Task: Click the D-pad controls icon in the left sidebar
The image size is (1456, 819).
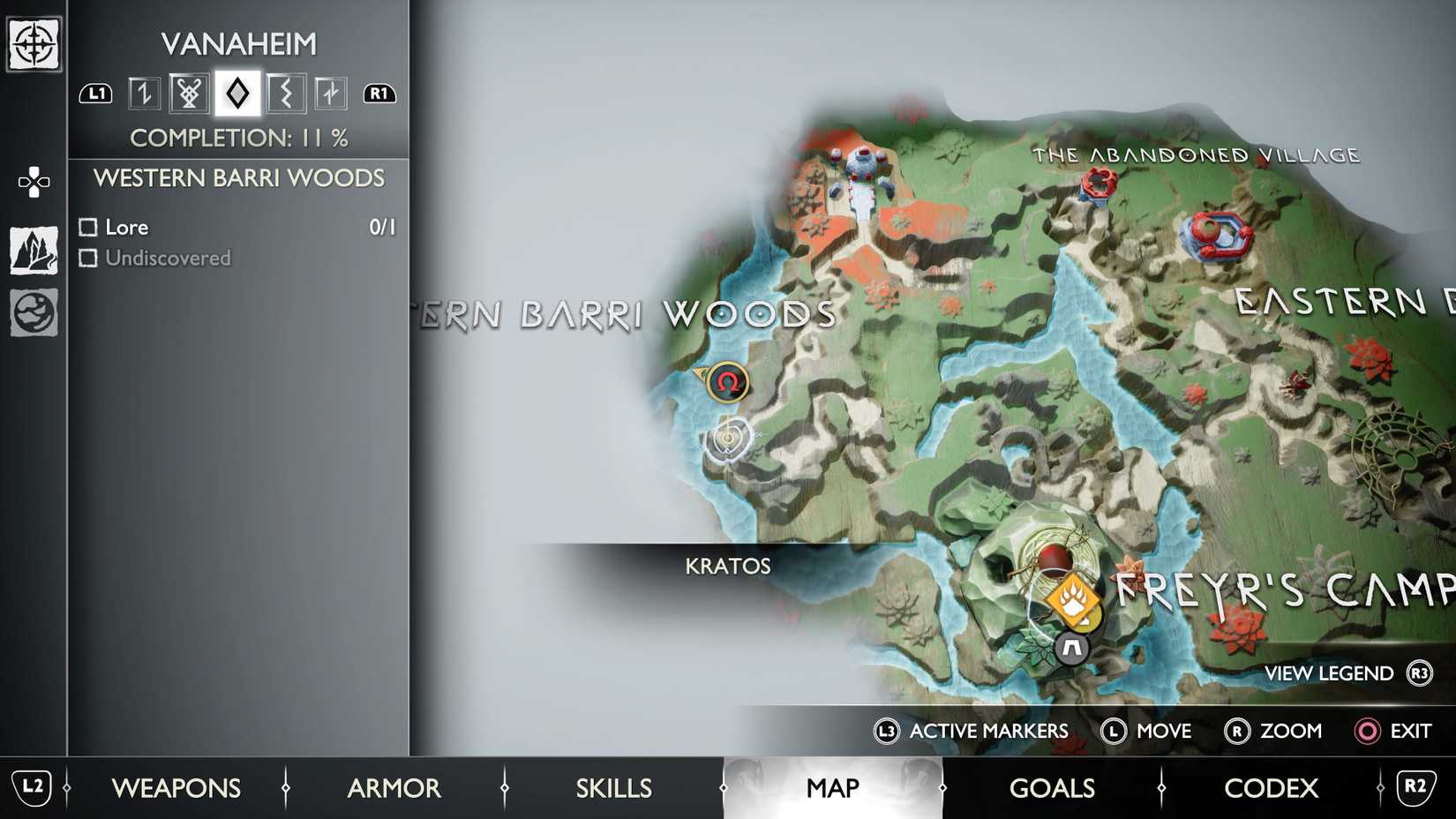Action: click(x=33, y=181)
